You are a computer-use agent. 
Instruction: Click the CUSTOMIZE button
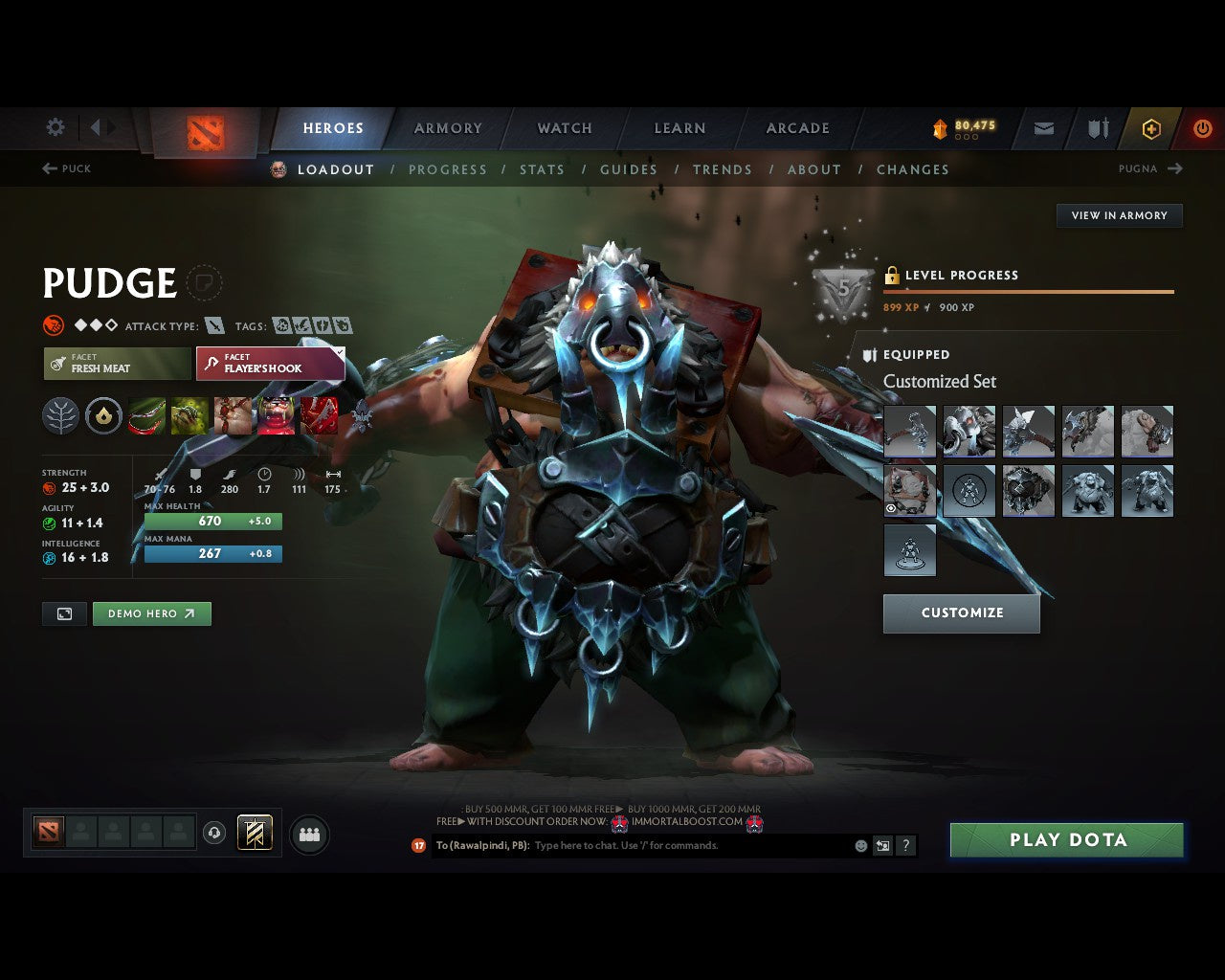[961, 613]
